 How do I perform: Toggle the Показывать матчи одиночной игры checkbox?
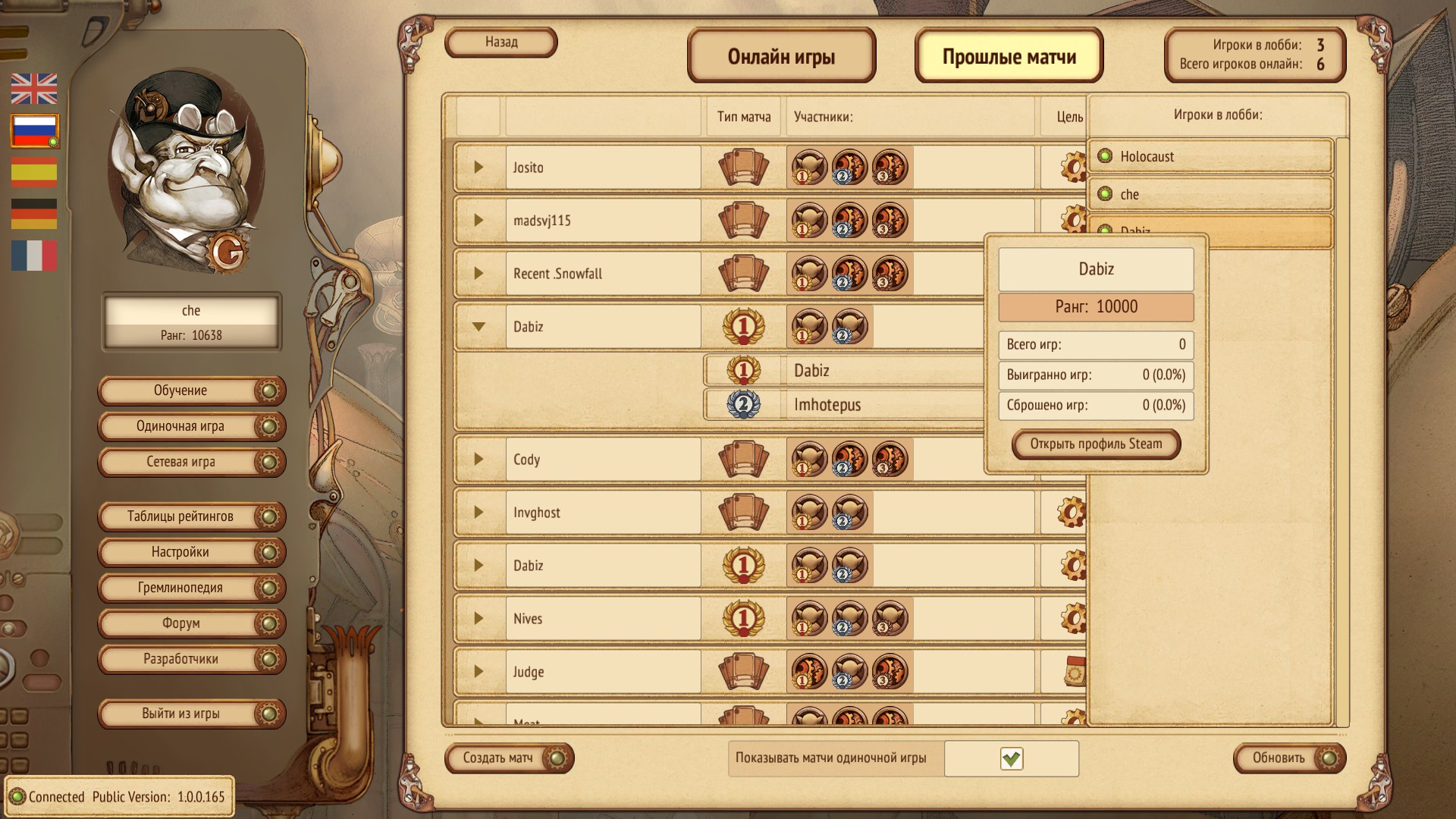(1011, 758)
